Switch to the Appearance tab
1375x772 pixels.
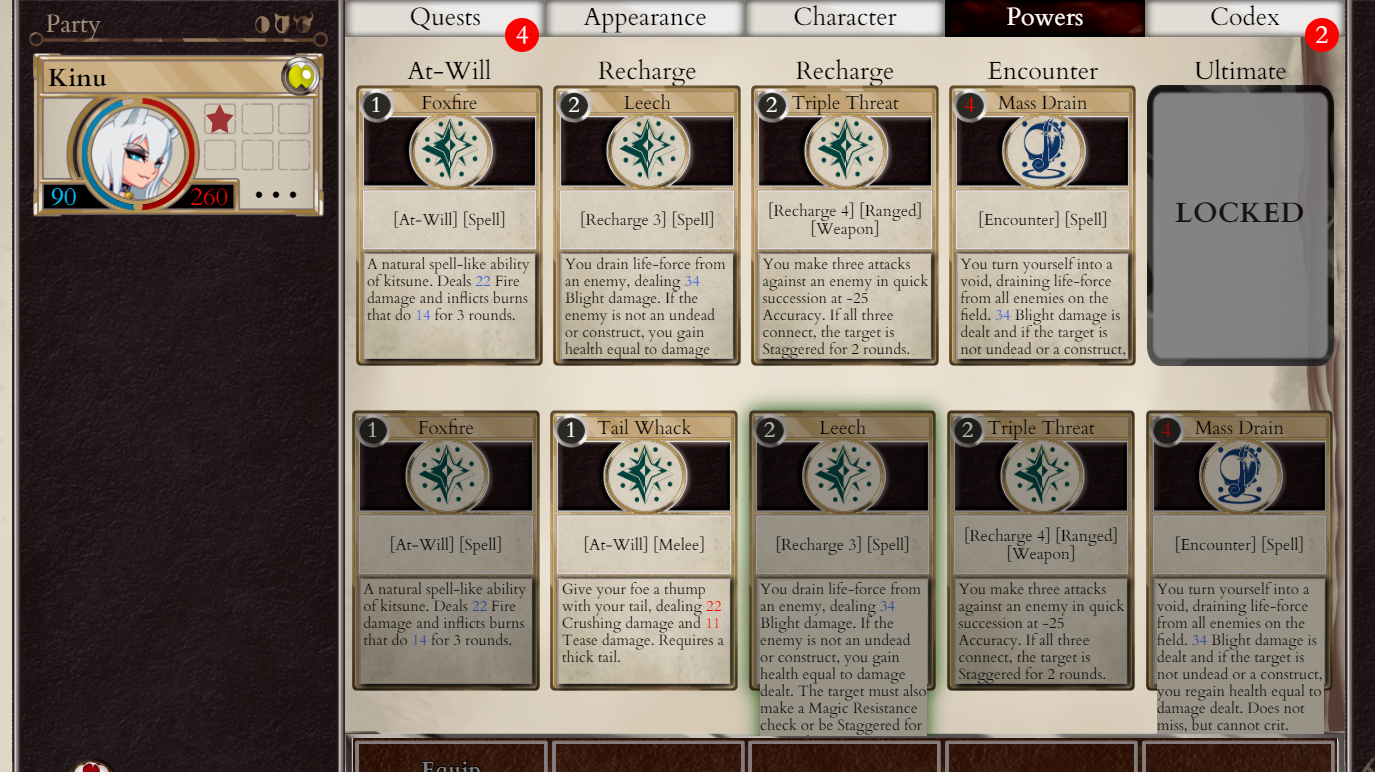(x=645, y=18)
